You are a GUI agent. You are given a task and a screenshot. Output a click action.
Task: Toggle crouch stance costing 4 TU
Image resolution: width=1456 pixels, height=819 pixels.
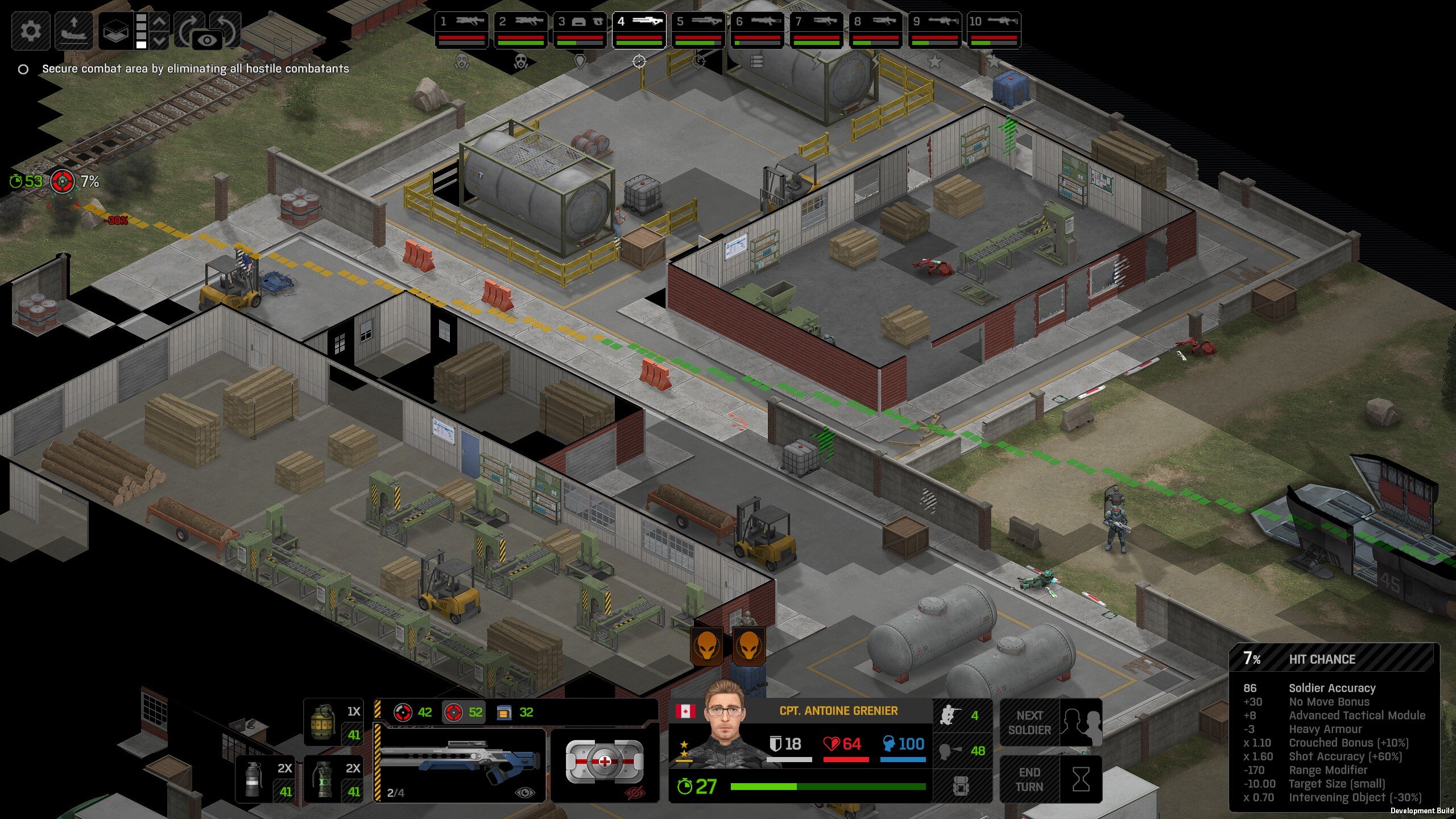pyautogui.click(x=962, y=715)
